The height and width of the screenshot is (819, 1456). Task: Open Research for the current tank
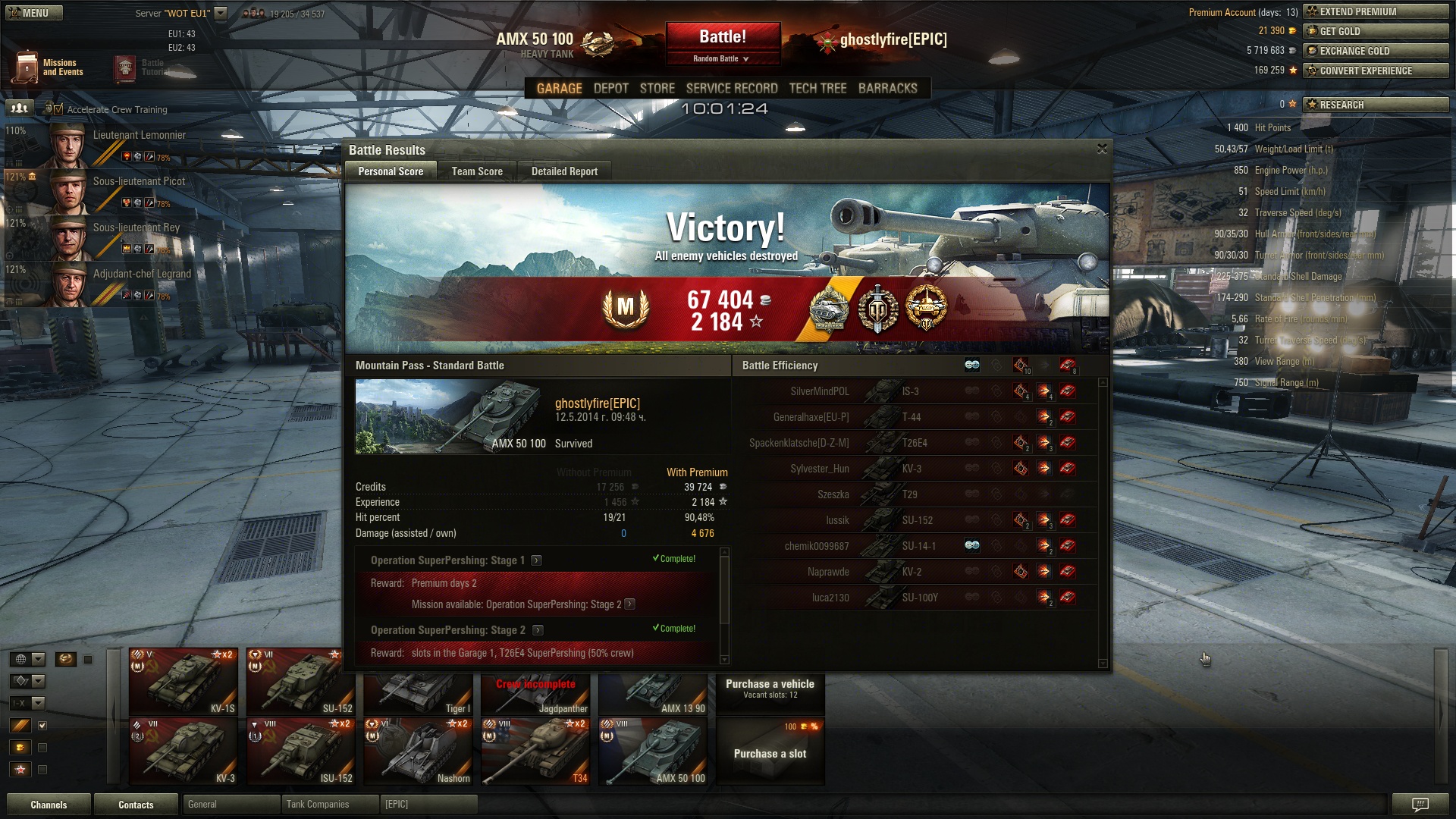[x=1375, y=105]
